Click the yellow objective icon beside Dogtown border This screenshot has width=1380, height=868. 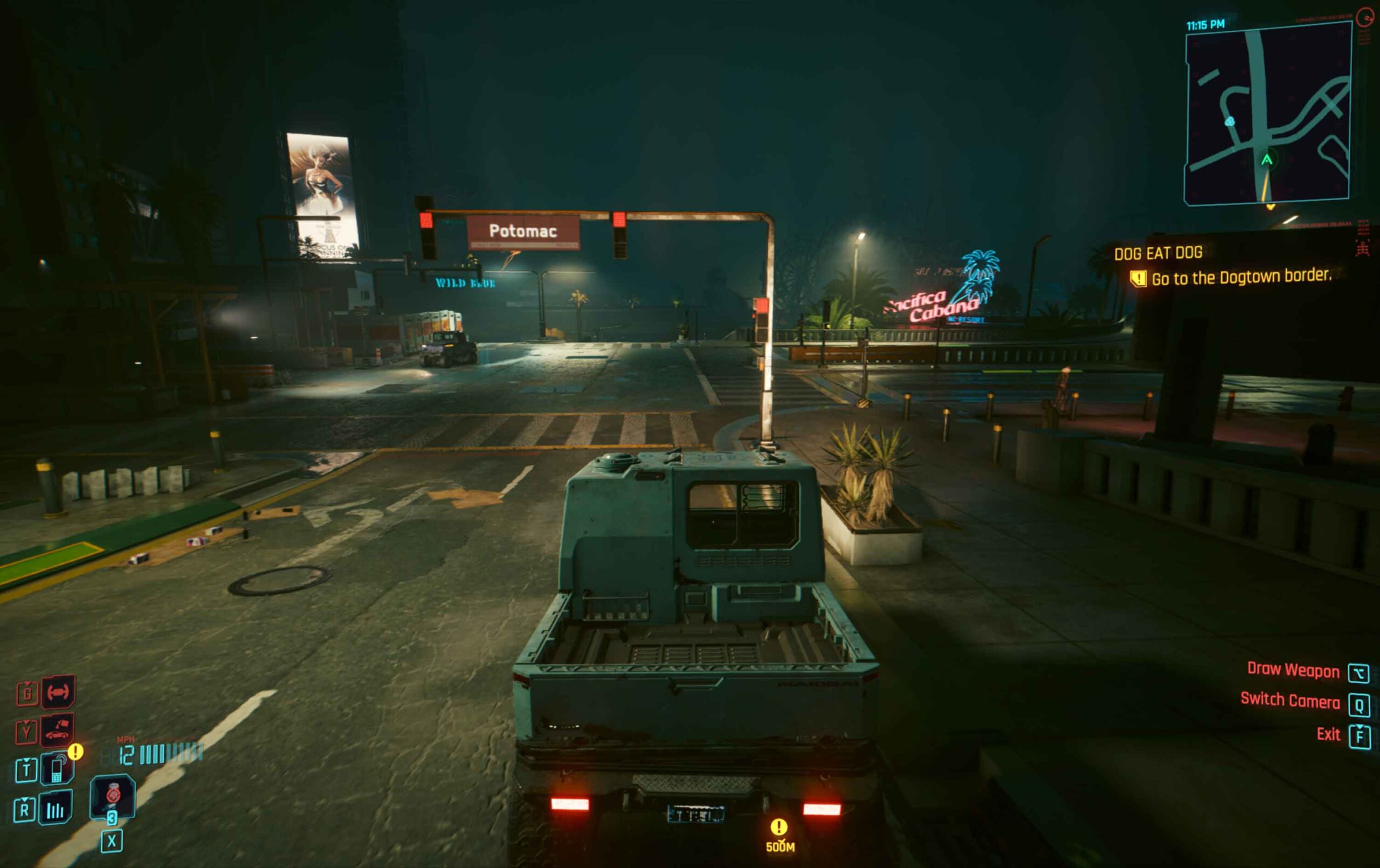tap(1137, 279)
